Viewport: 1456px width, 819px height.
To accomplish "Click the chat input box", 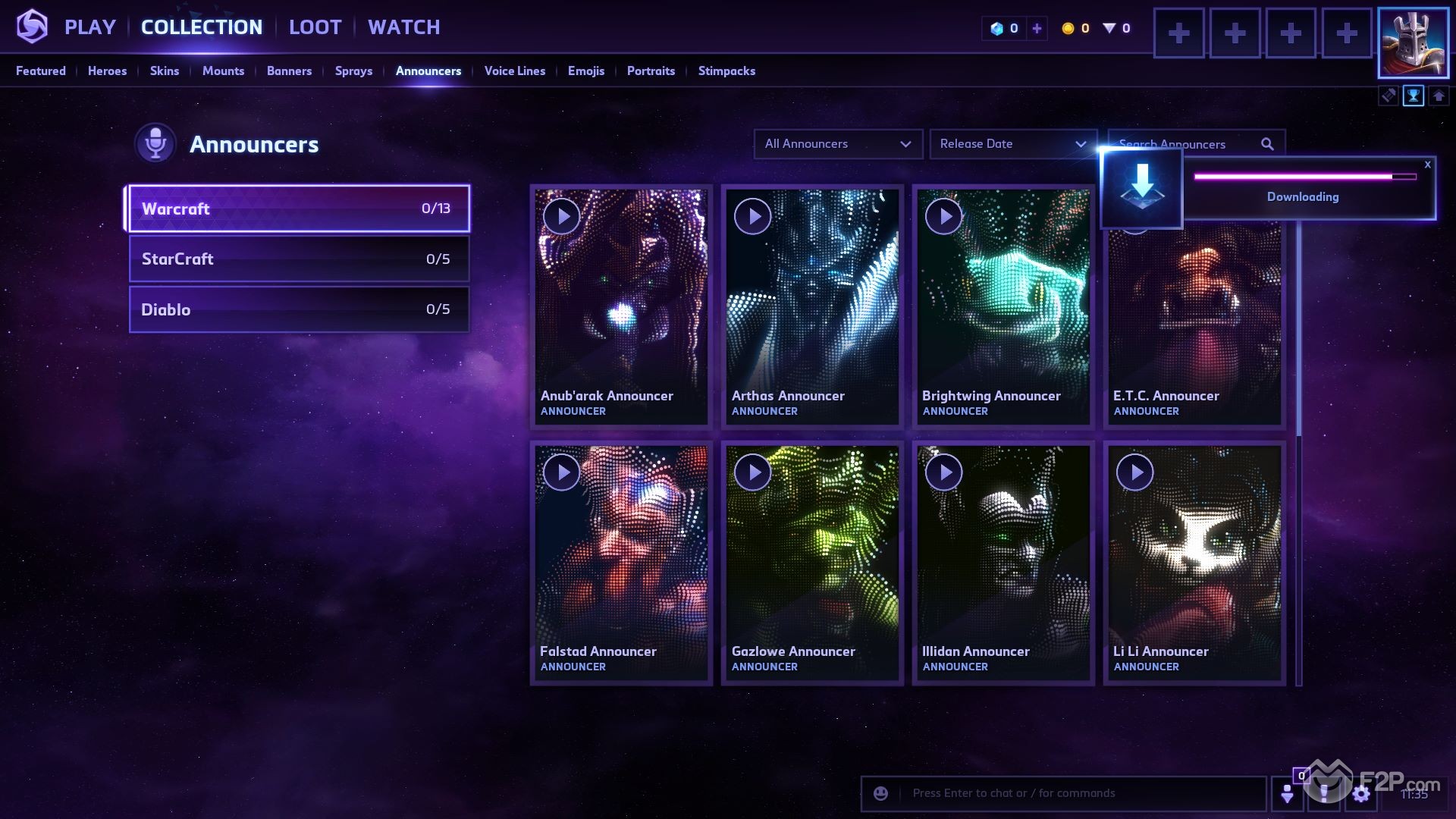I will click(x=1077, y=793).
